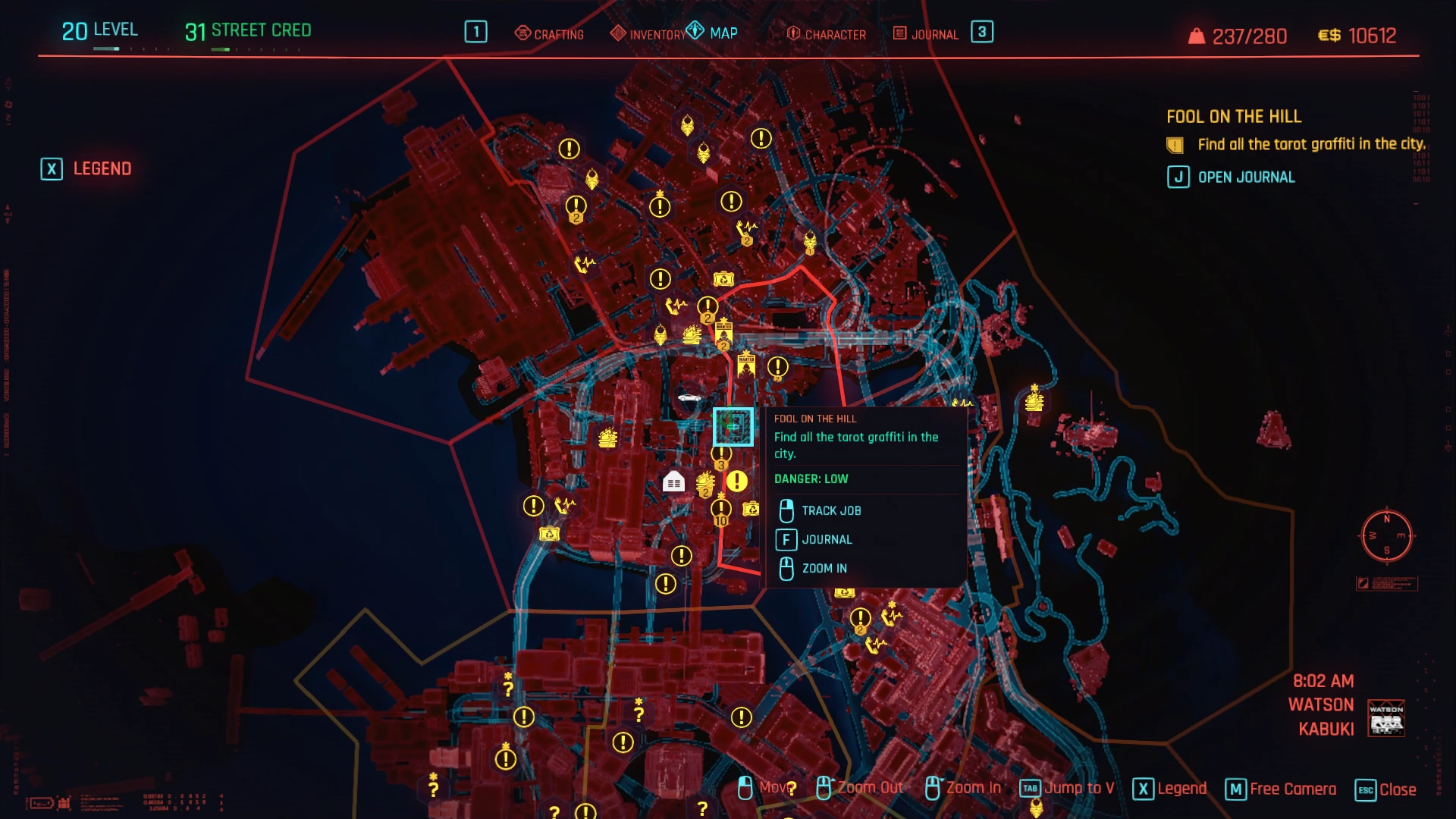Close the map screen
Image resolution: width=1456 pixels, height=819 pixels.
[1385, 789]
